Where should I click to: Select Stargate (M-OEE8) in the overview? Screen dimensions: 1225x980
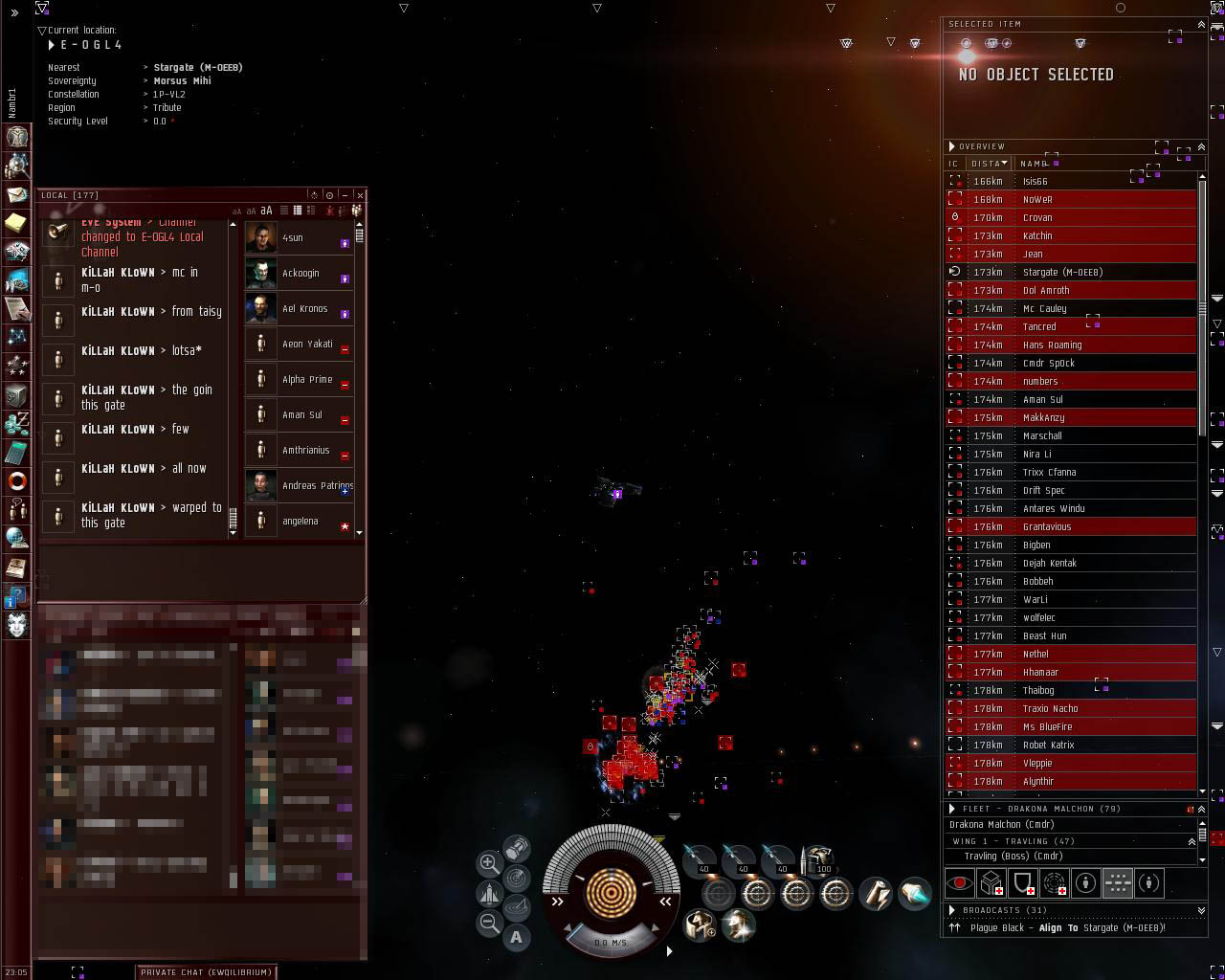point(1062,272)
